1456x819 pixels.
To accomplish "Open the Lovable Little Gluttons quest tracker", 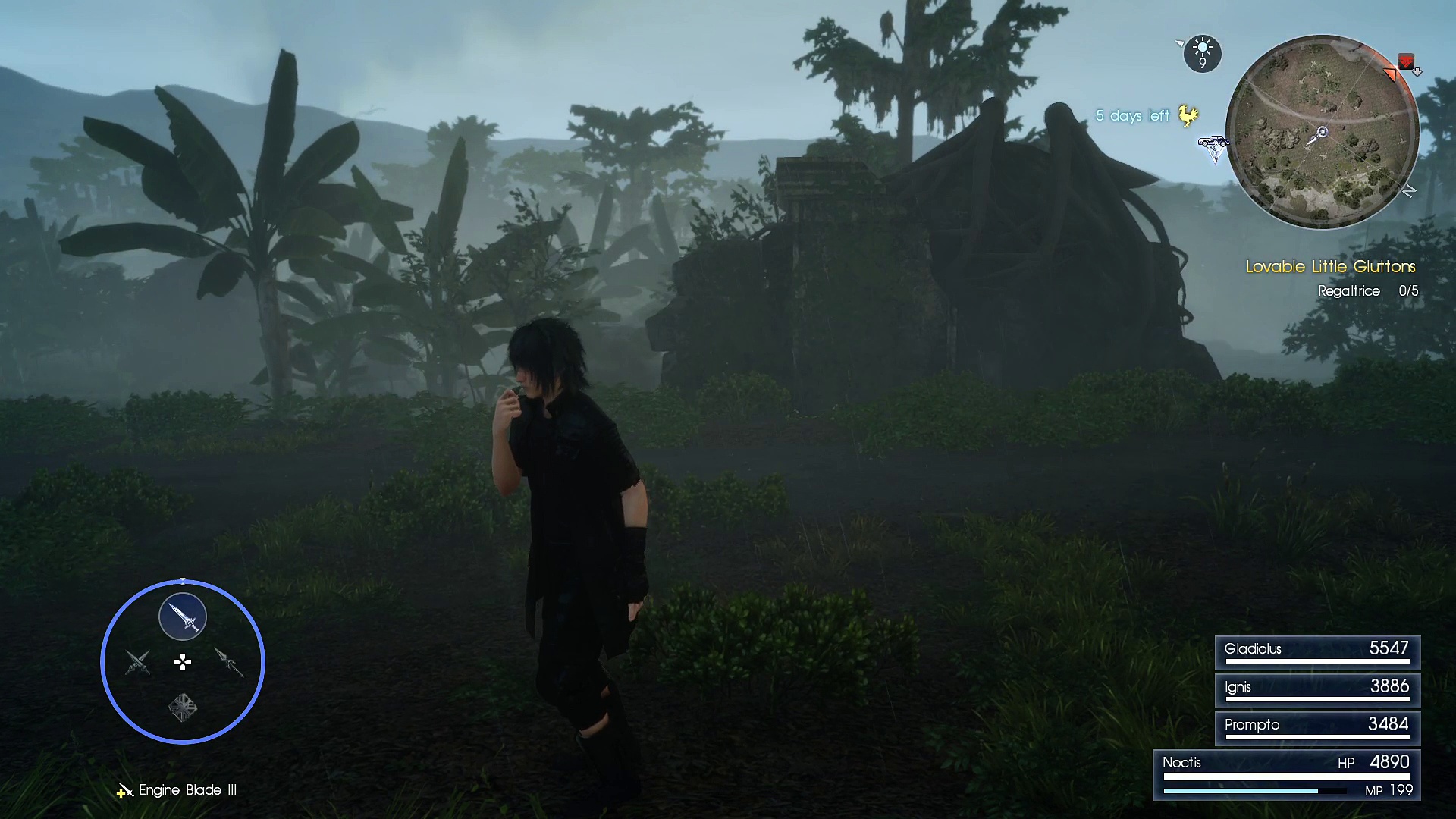I will [x=1330, y=267].
